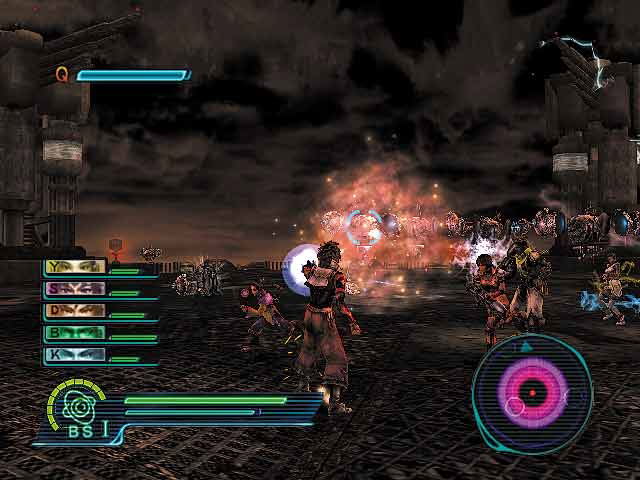Viewport: 640px width, 480px height.
Task: Open the circular pink radar minimap
Action: pyautogui.click(x=531, y=391)
